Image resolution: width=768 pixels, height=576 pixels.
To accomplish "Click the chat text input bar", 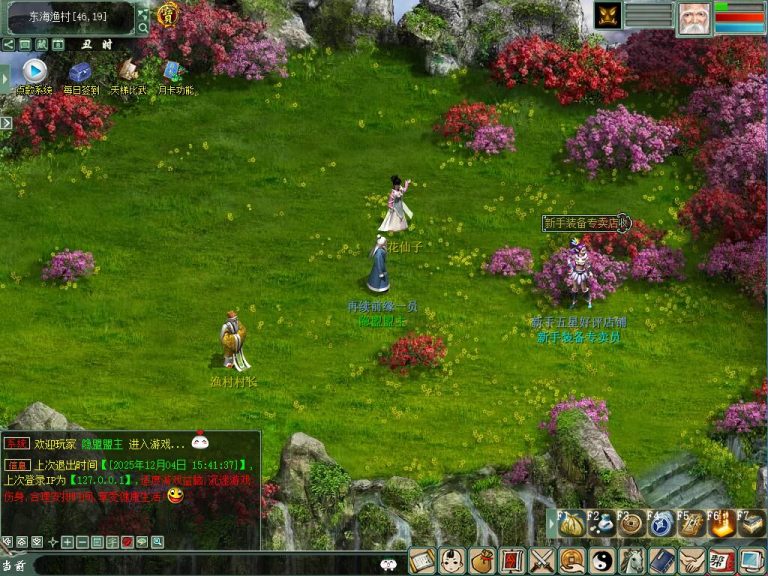I will 200,565.
